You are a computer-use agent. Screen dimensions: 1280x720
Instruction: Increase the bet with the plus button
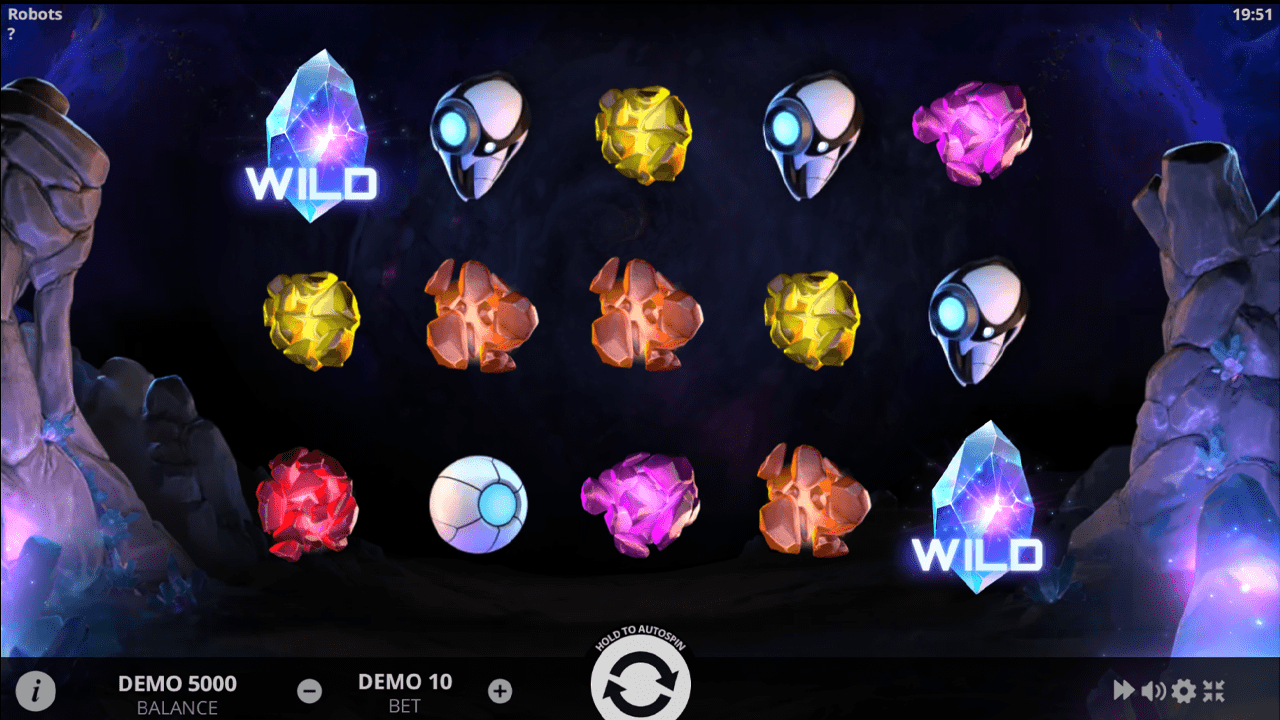[500, 690]
